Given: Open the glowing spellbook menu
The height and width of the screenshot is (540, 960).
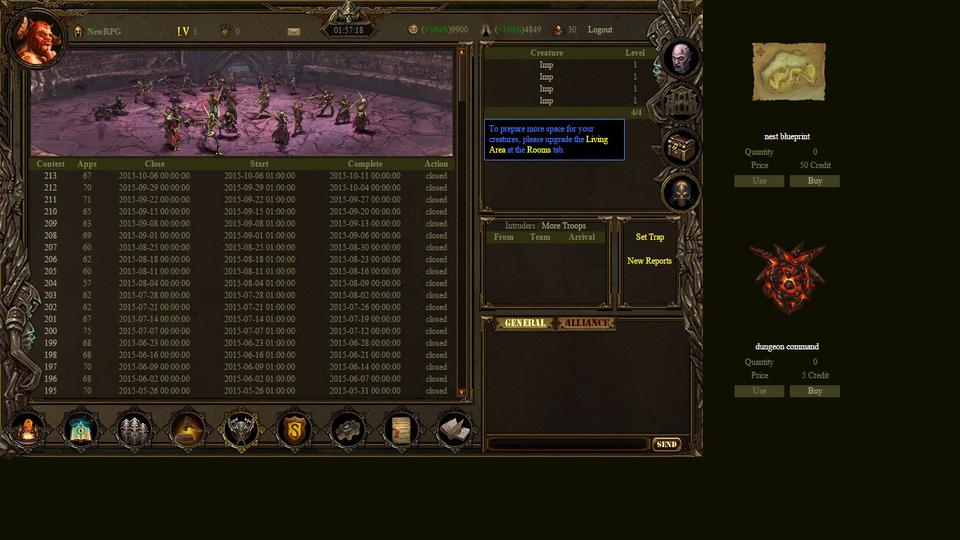Looking at the screenshot, I should [x=81, y=430].
